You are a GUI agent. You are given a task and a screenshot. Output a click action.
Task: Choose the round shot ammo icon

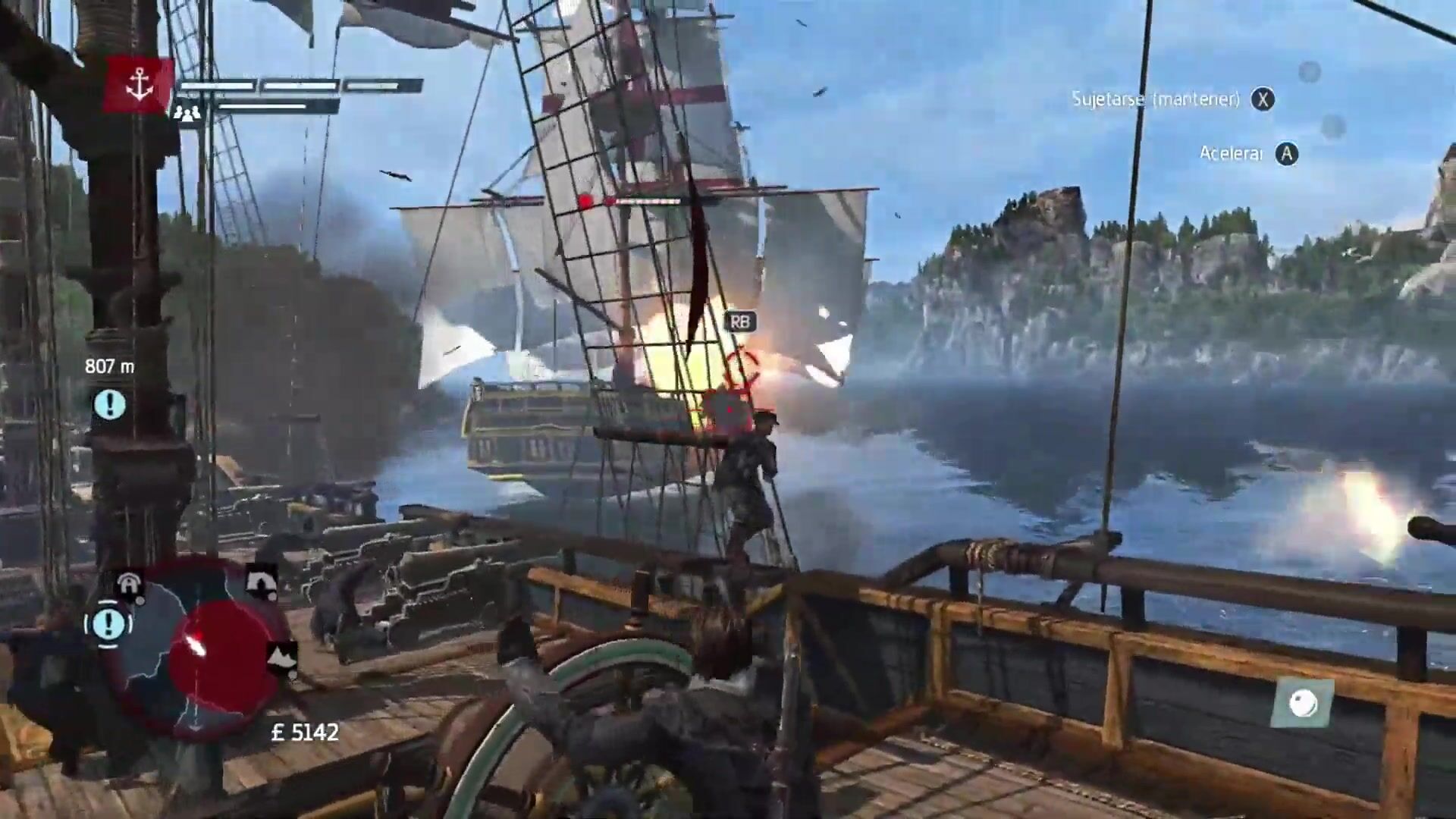coord(1304,703)
